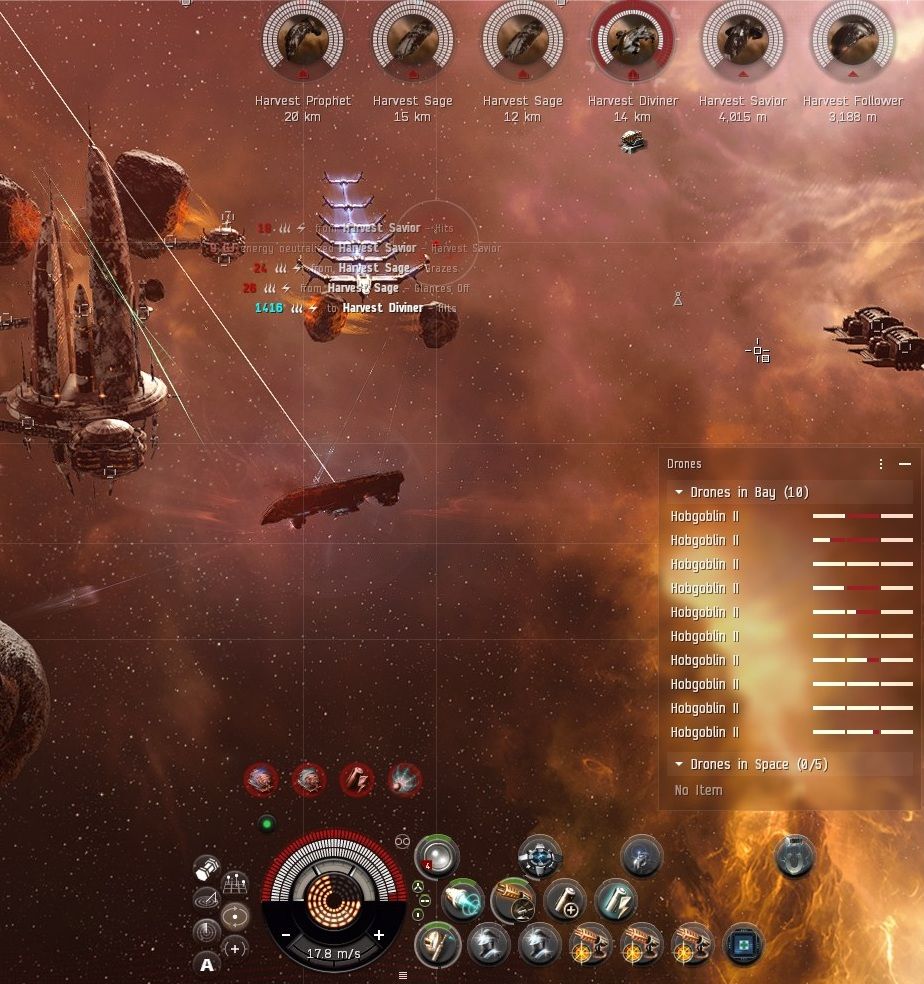This screenshot has width=924, height=984.
Task: Open the directional scanner radar icon
Action: tap(206, 932)
